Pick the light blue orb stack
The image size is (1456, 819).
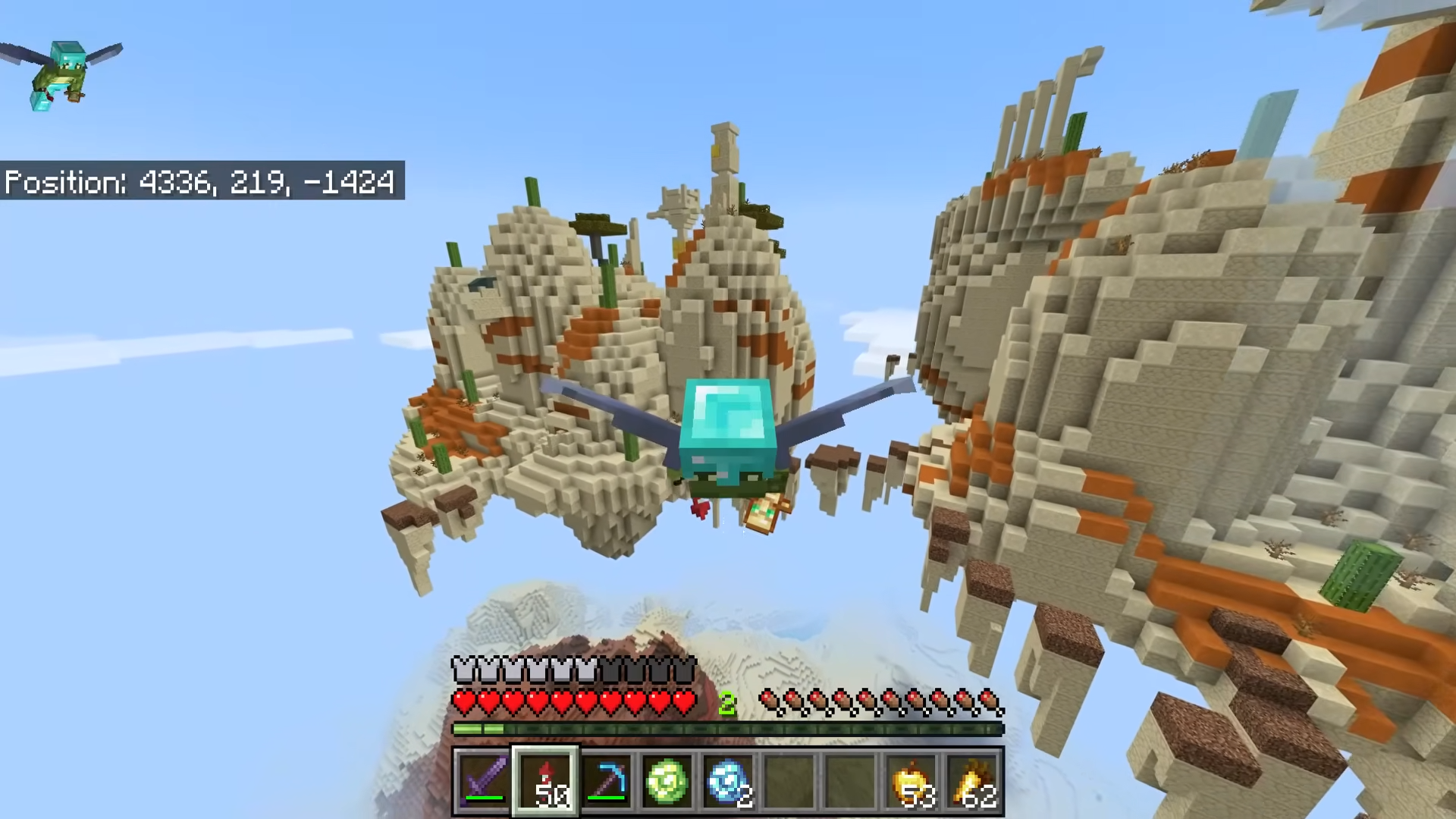(729, 780)
